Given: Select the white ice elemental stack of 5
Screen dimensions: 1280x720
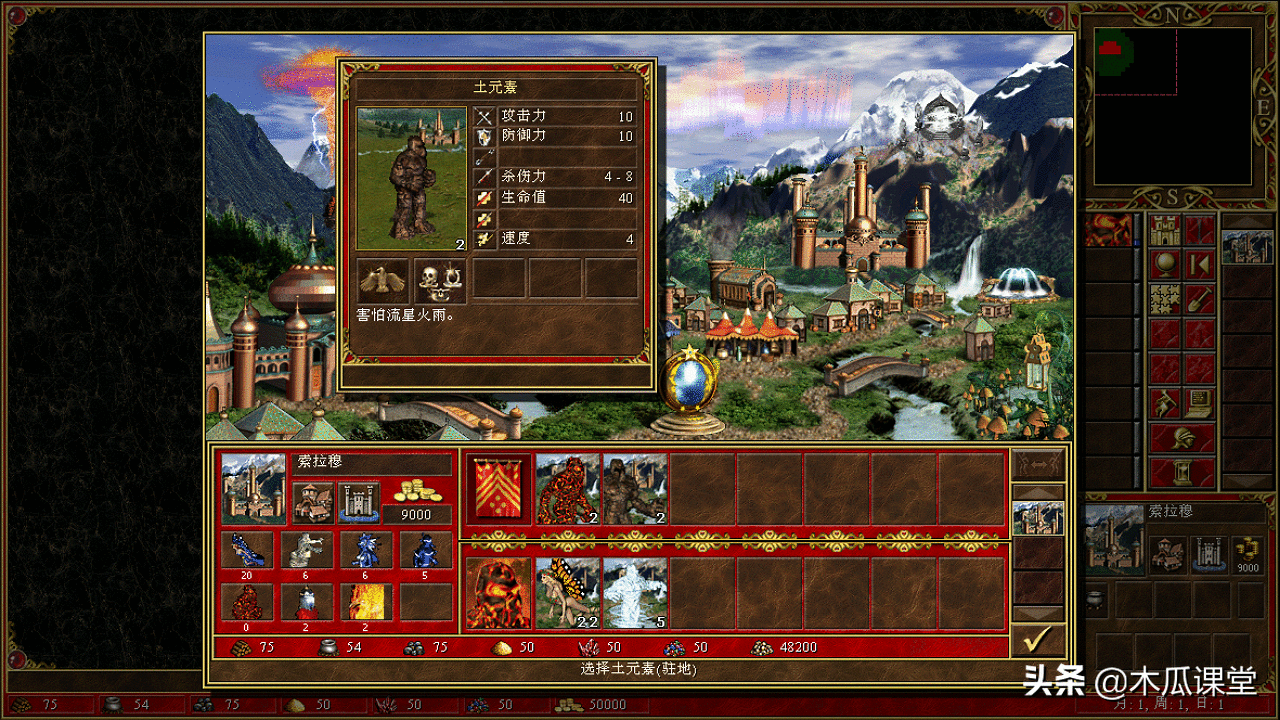Looking at the screenshot, I should click(x=635, y=592).
